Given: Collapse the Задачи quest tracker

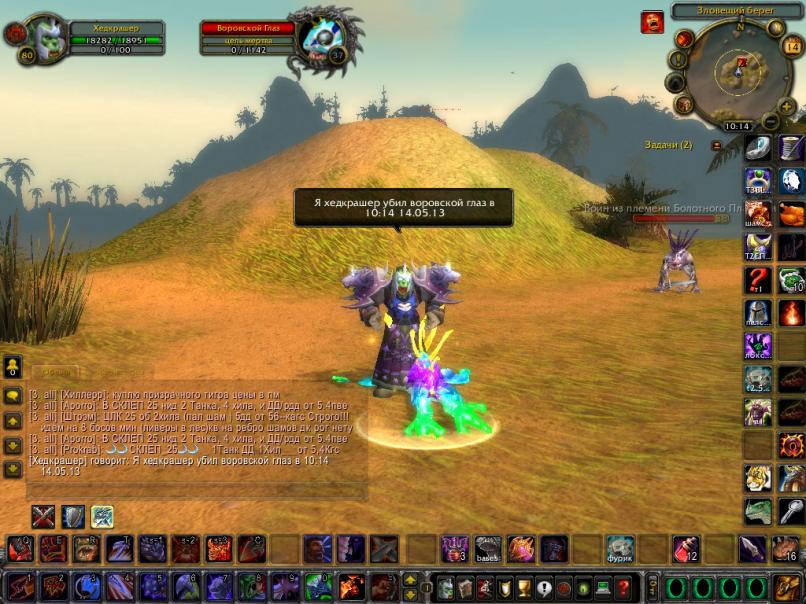Looking at the screenshot, I should [x=716, y=145].
